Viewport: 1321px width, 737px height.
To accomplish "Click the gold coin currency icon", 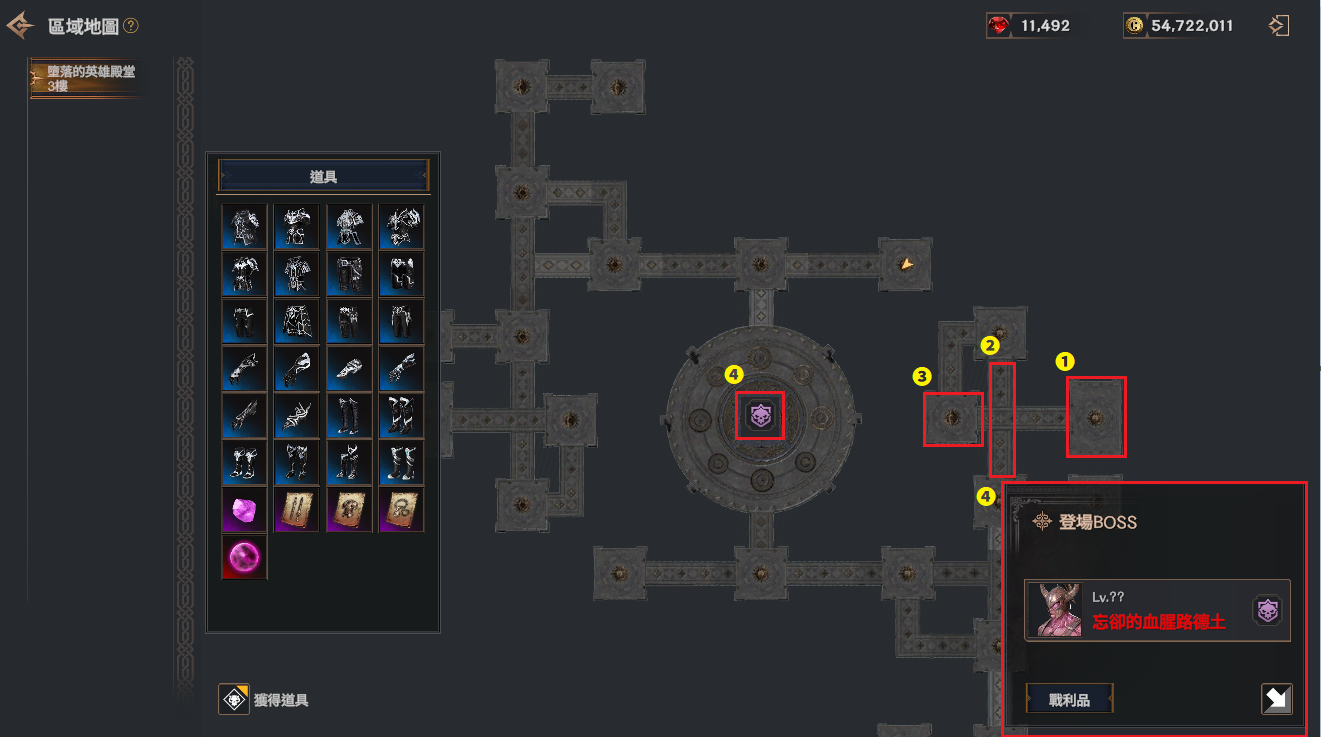I will tap(1134, 26).
